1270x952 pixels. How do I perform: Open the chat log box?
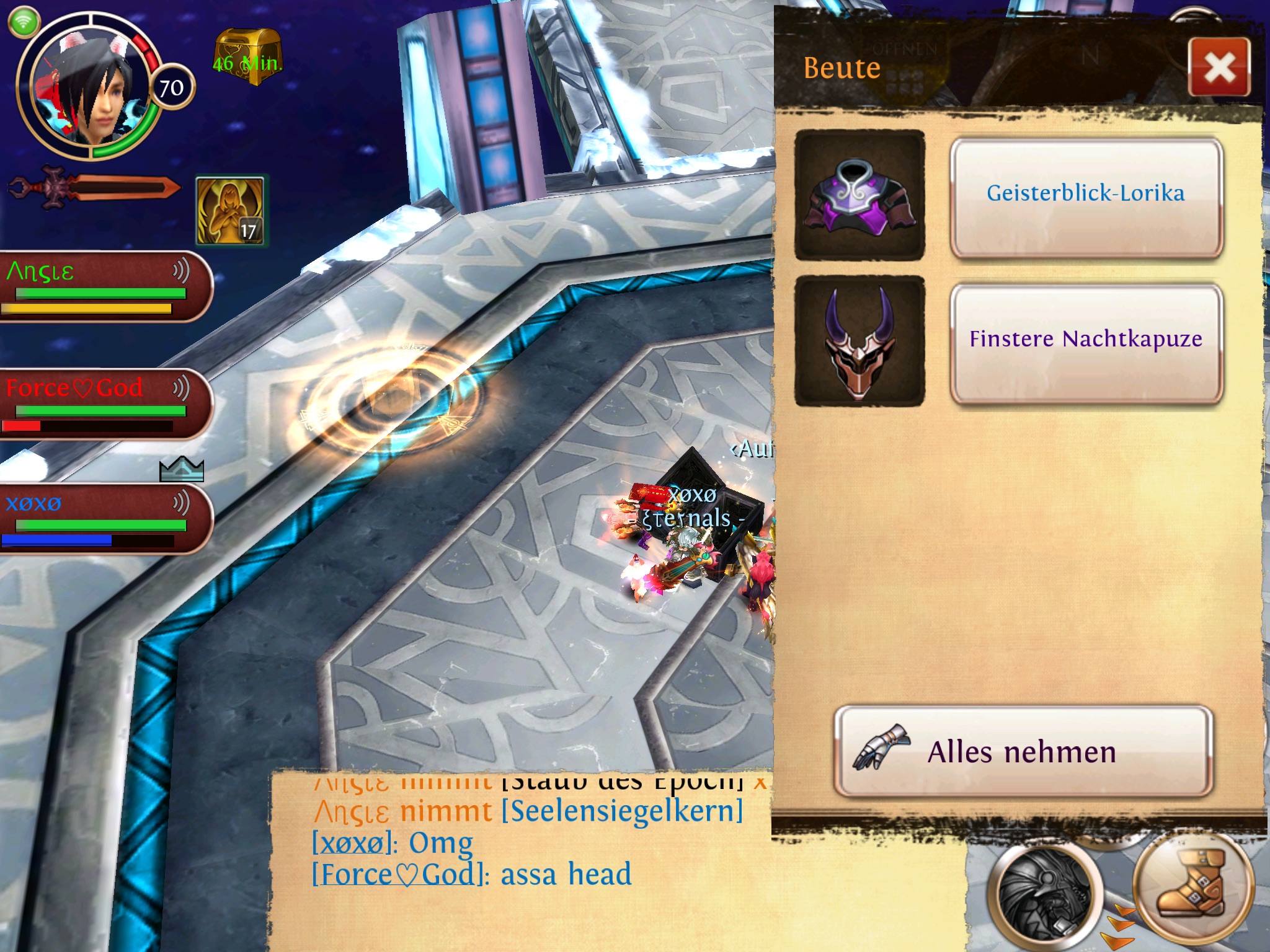pyautogui.click(x=521, y=862)
